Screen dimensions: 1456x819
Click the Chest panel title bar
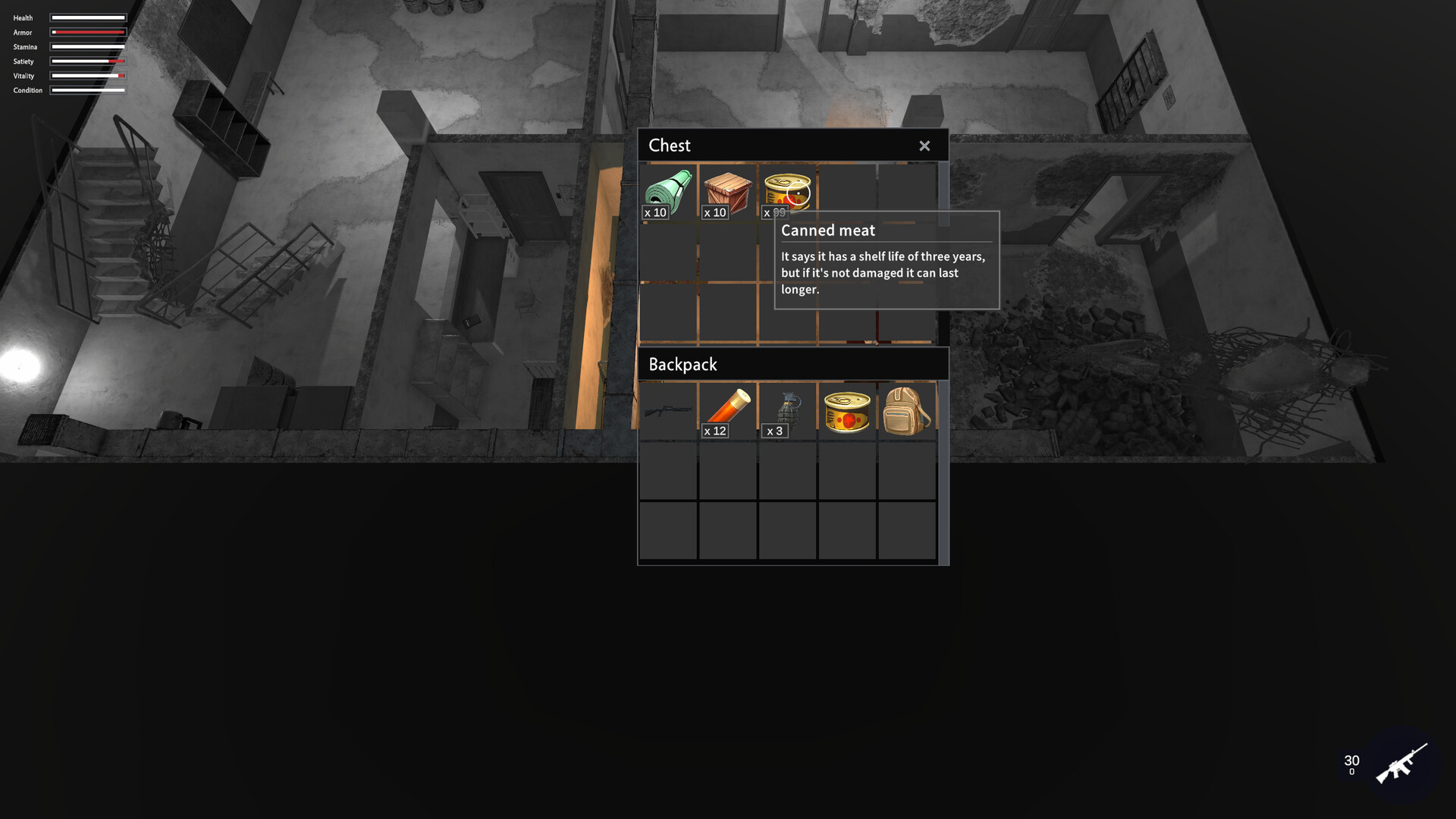tap(720, 145)
